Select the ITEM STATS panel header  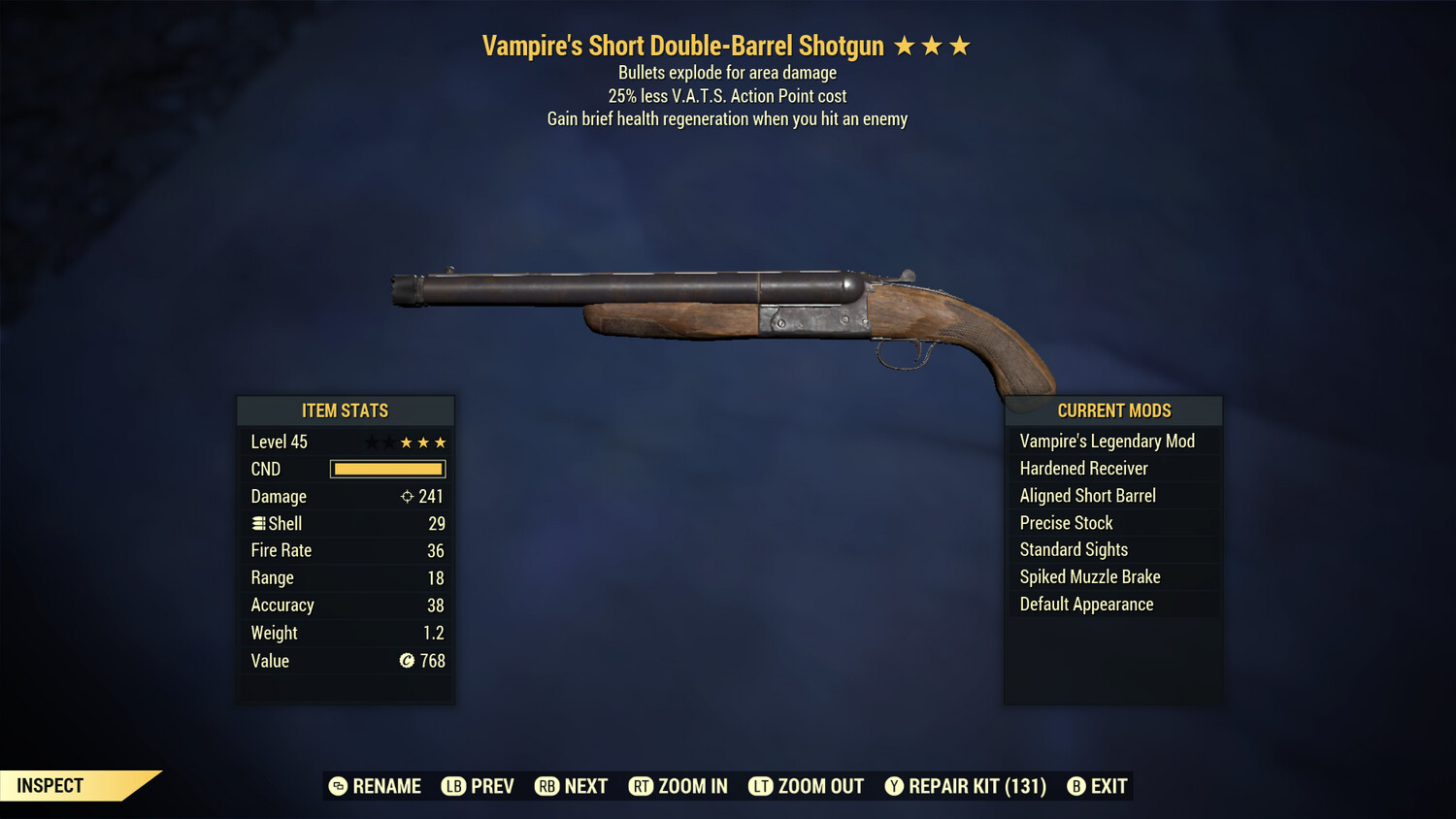pos(346,410)
